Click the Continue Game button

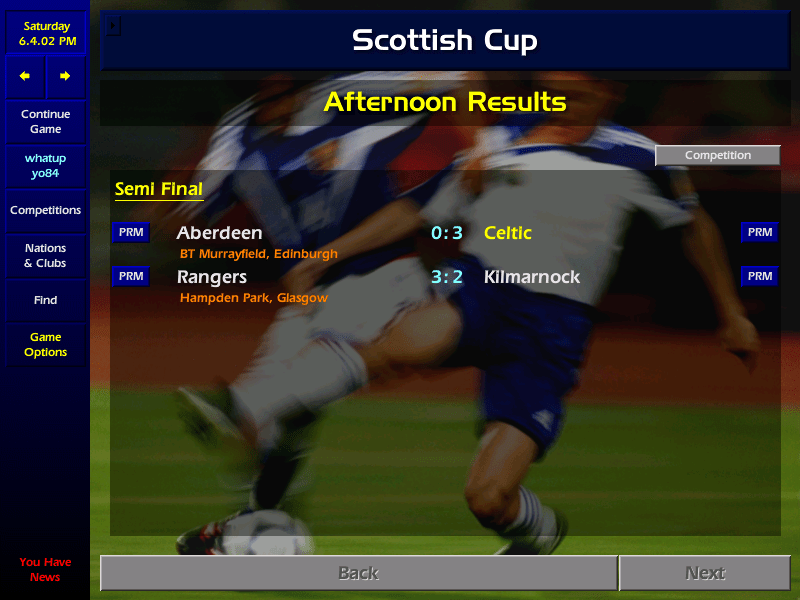45,122
